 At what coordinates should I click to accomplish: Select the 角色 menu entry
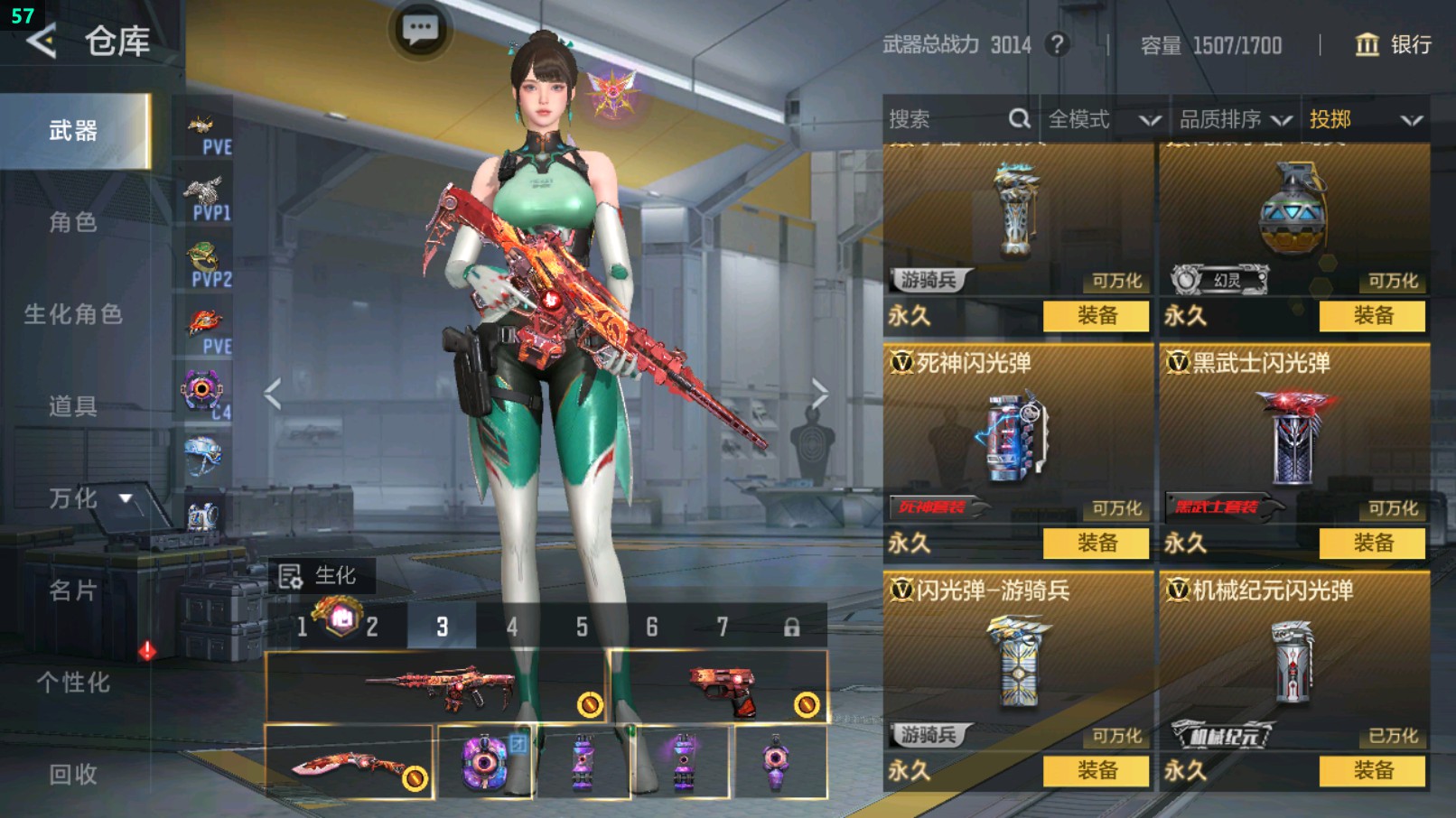click(73, 222)
